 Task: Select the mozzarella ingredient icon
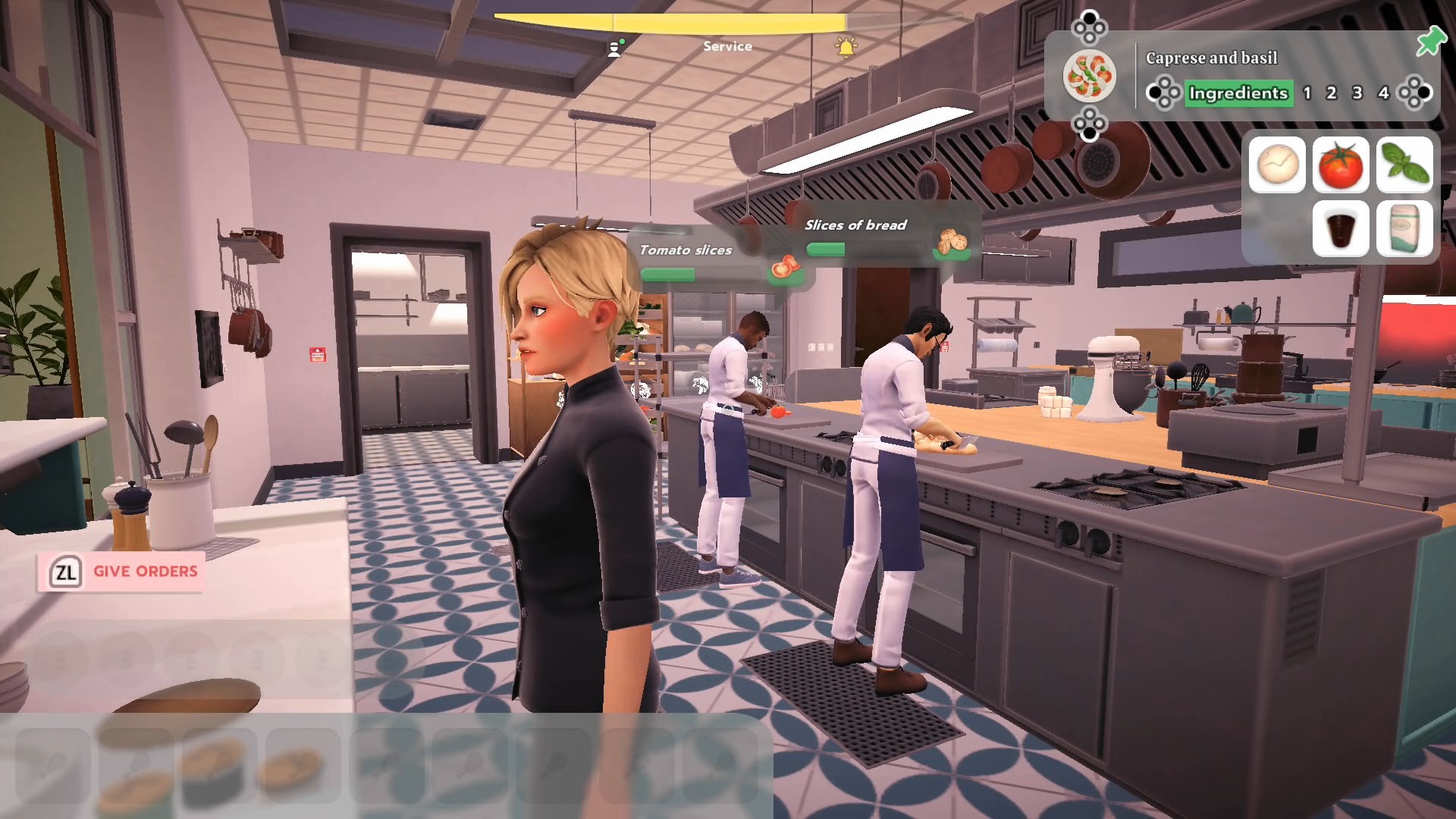pos(1277,165)
